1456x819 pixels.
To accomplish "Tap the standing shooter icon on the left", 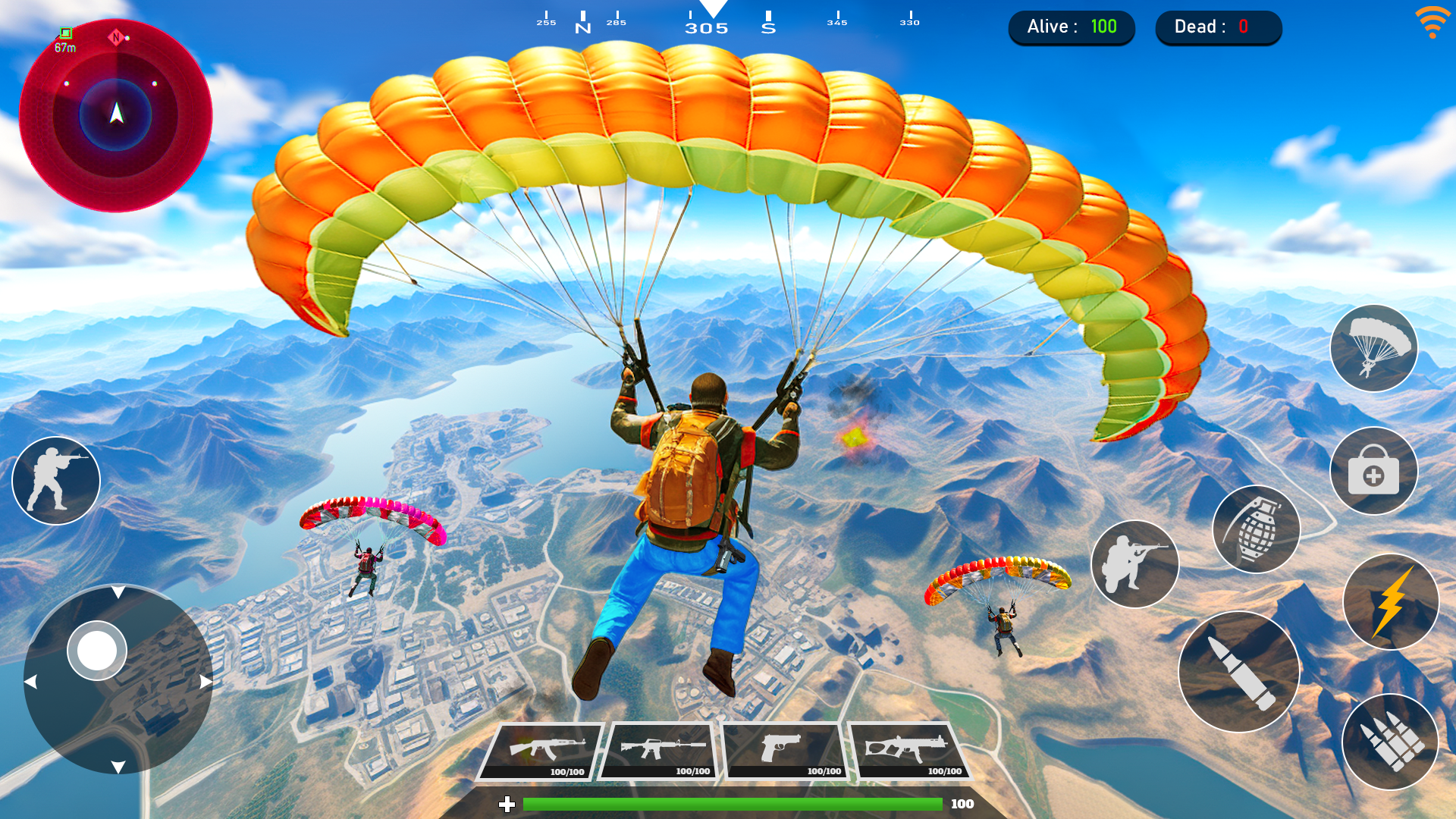I will click(55, 480).
